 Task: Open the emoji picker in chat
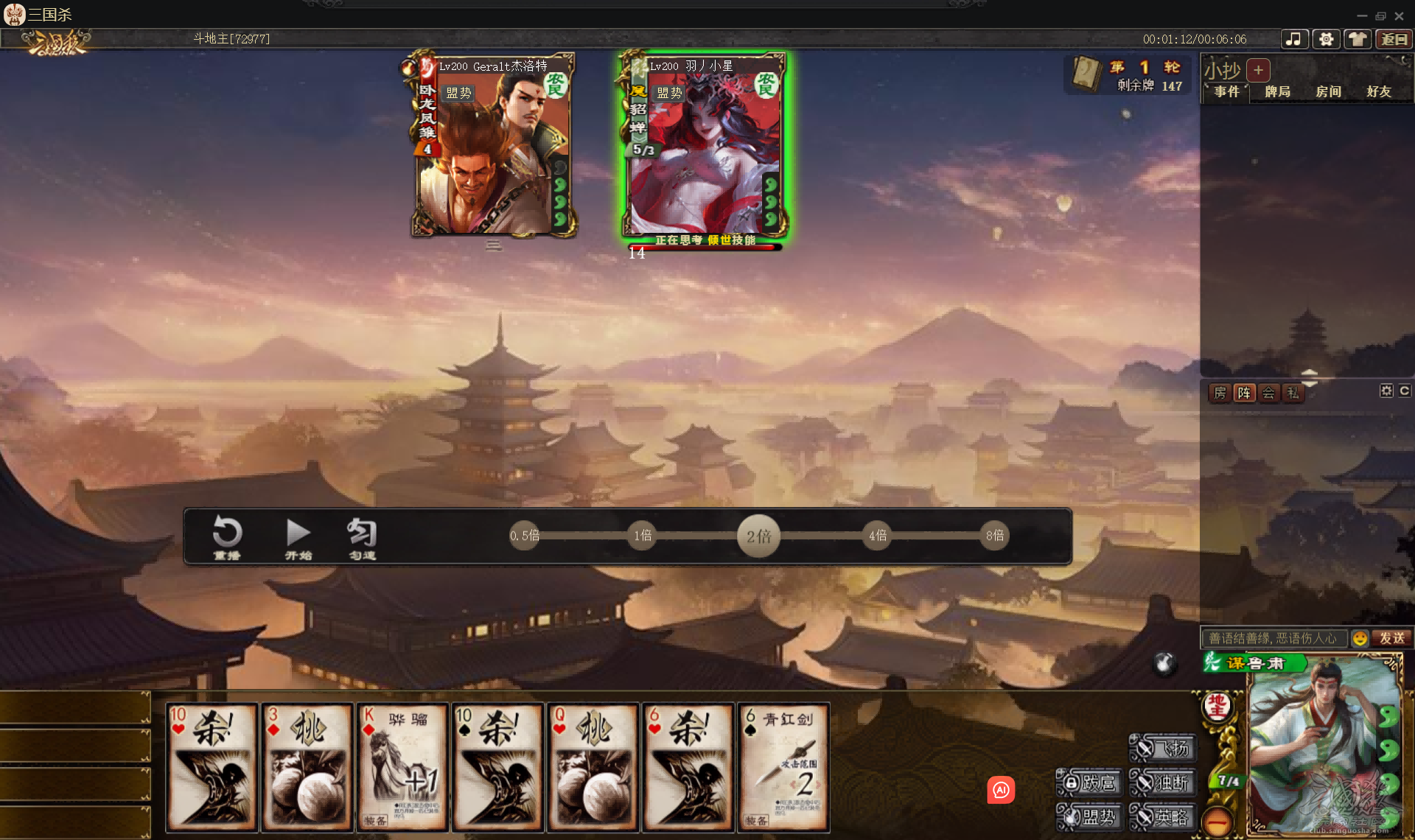[x=1360, y=638]
